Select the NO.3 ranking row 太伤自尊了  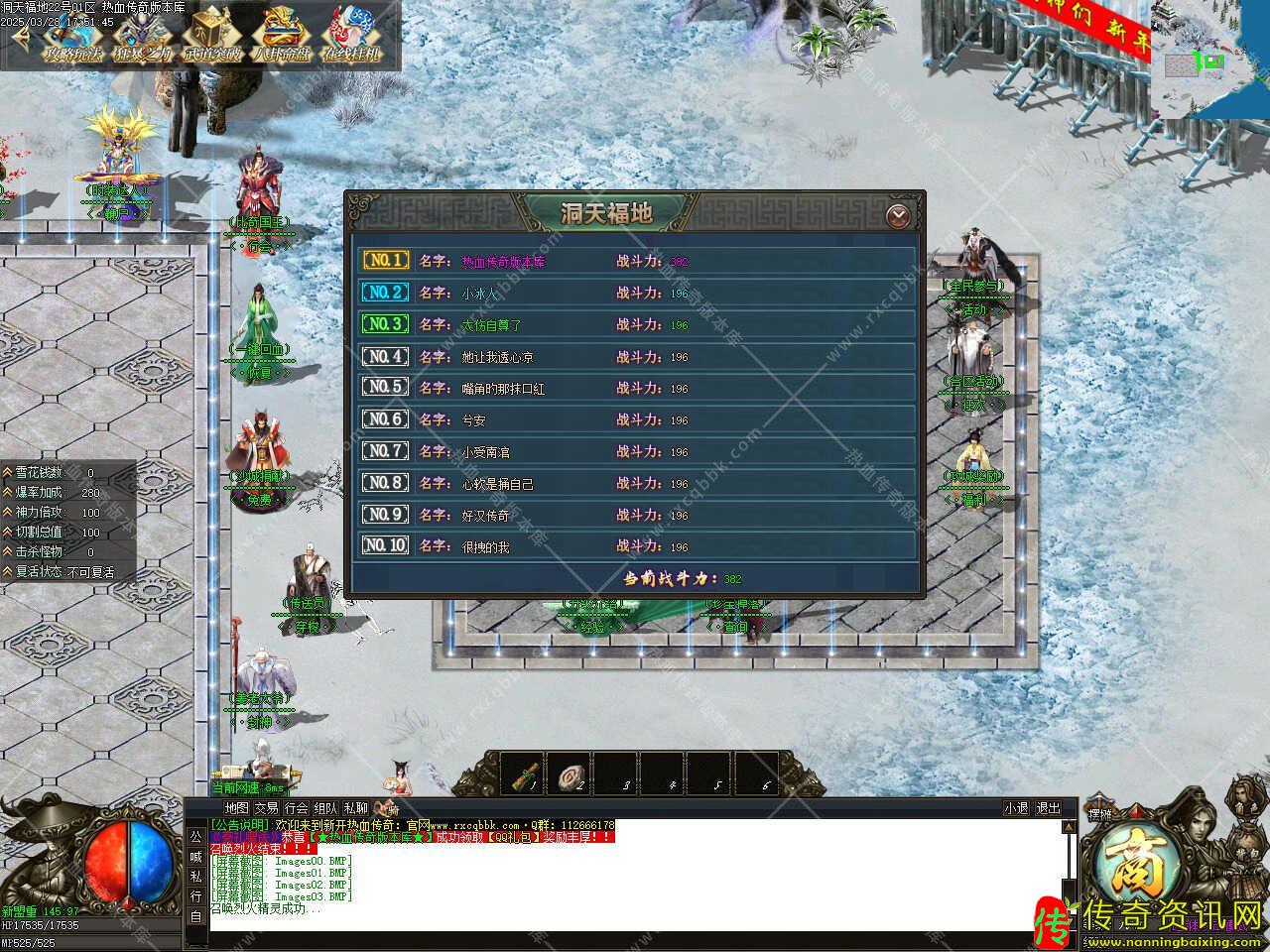(635, 324)
